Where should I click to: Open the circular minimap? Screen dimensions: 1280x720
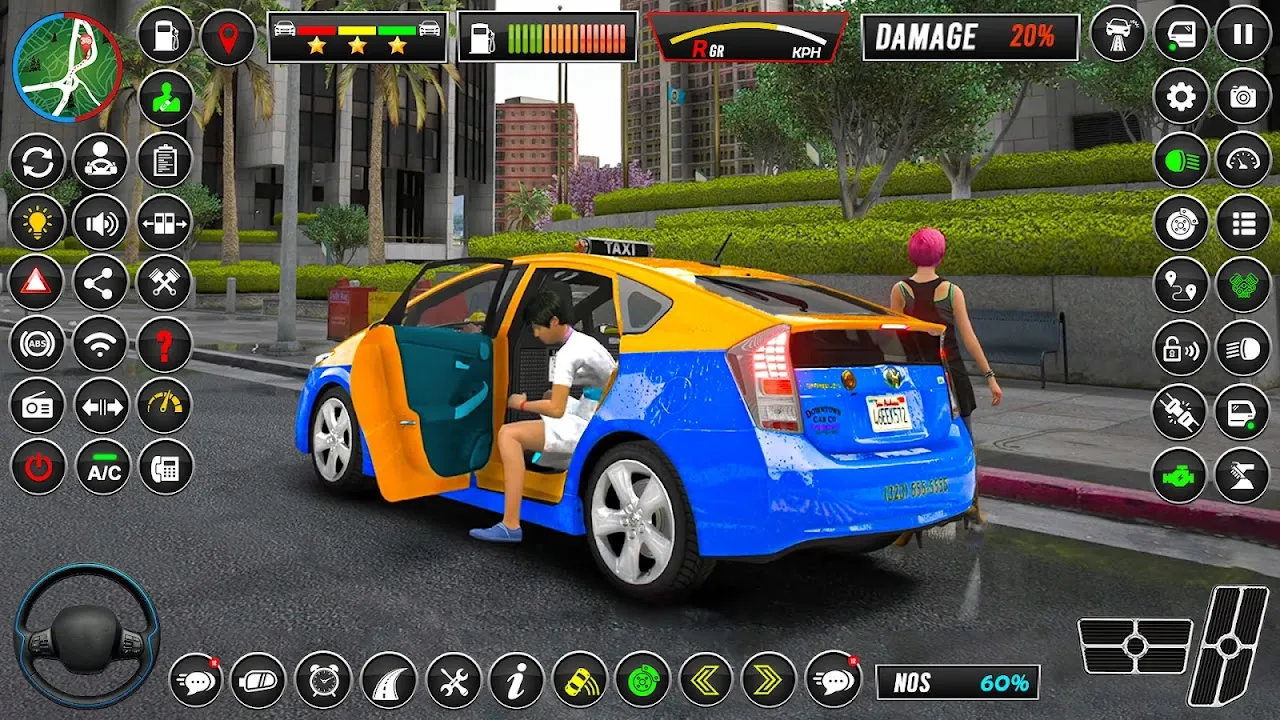(66, 67)
